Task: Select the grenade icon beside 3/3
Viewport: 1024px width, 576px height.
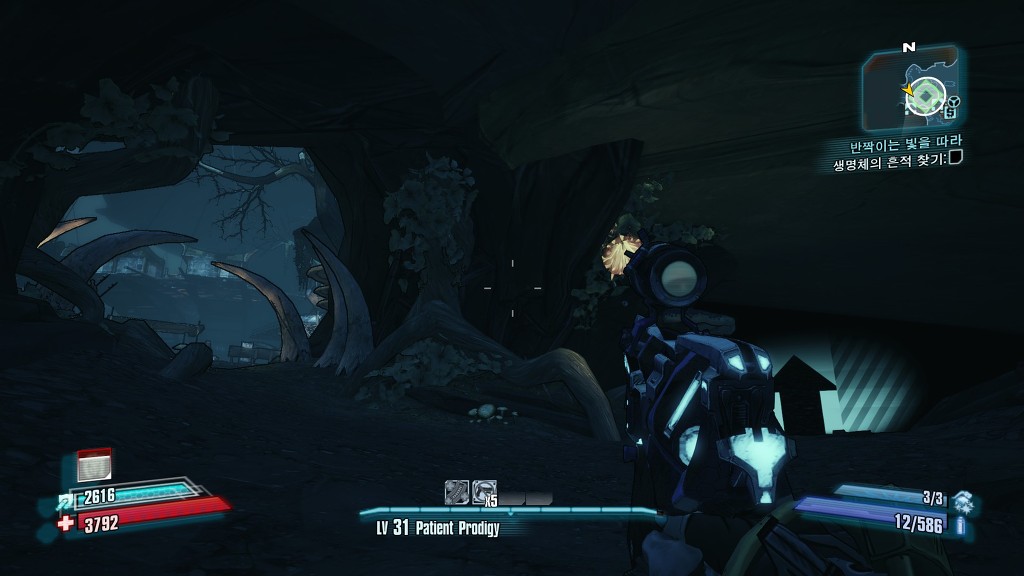Action: (x=962, y=499)
